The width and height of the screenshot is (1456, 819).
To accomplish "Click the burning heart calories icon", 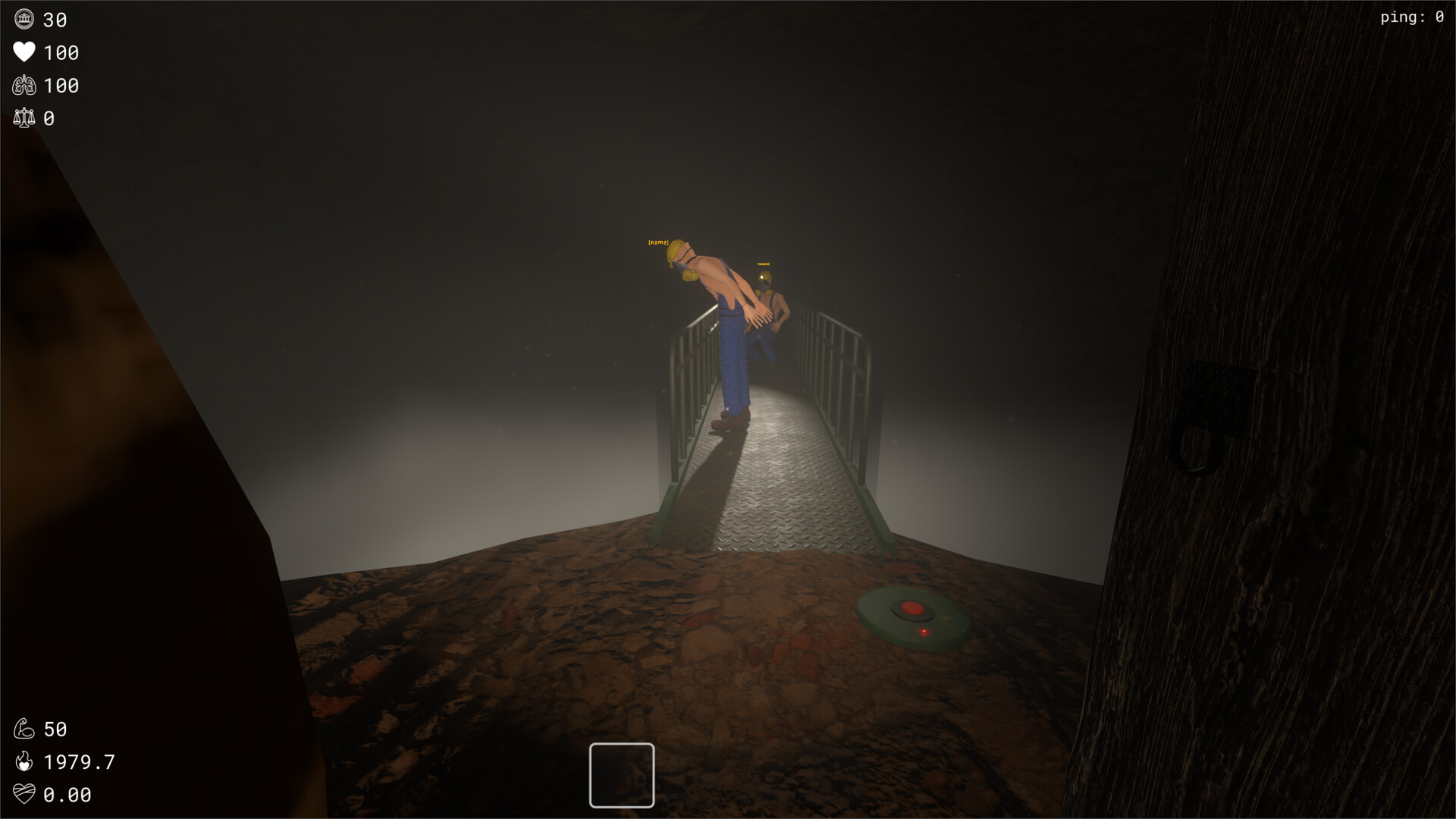I will coord(24,761).
